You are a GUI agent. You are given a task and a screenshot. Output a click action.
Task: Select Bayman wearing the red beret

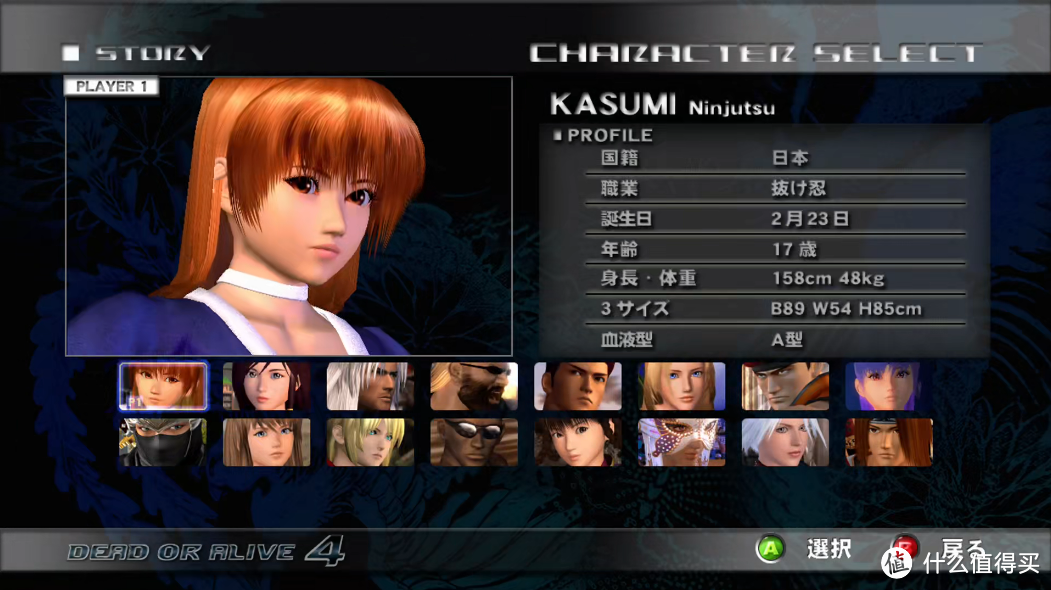786,386
